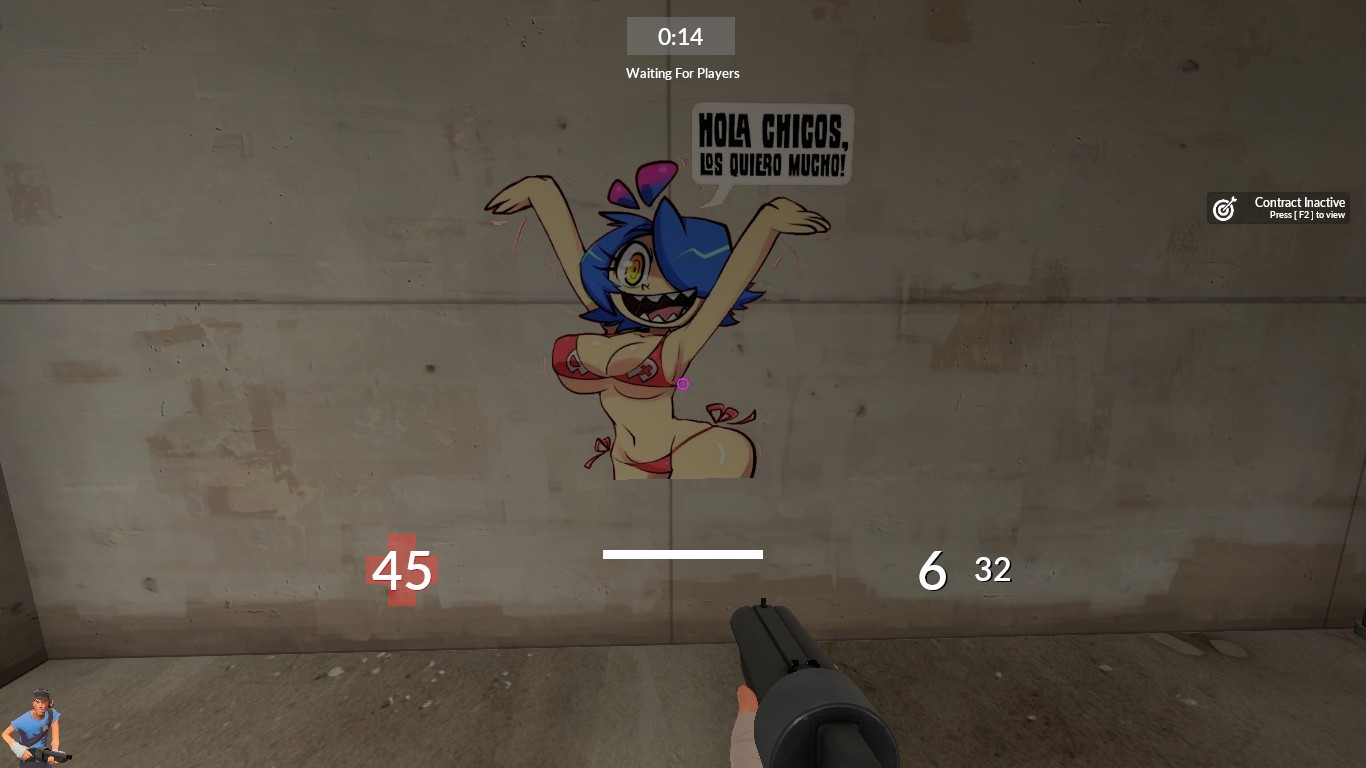Click the white crosshair bar

683,554
